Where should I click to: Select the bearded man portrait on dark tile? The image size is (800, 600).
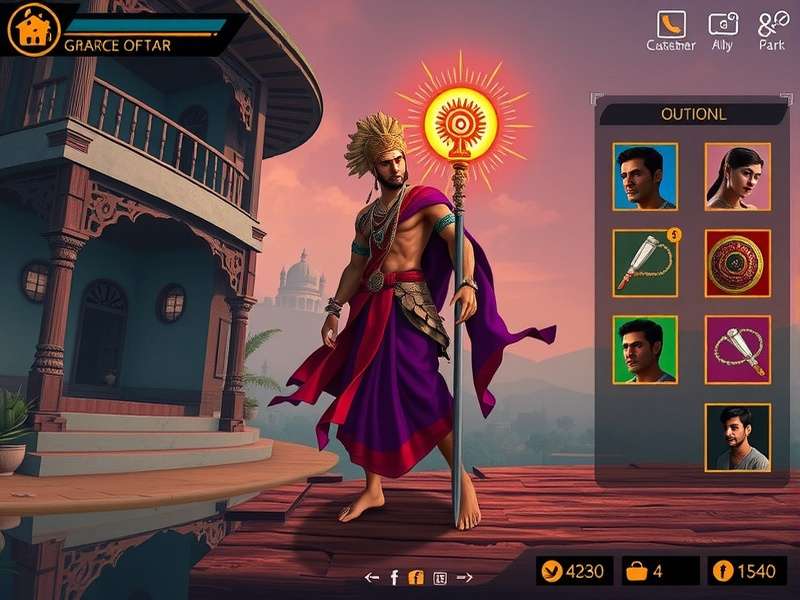(x=737, y=437)
